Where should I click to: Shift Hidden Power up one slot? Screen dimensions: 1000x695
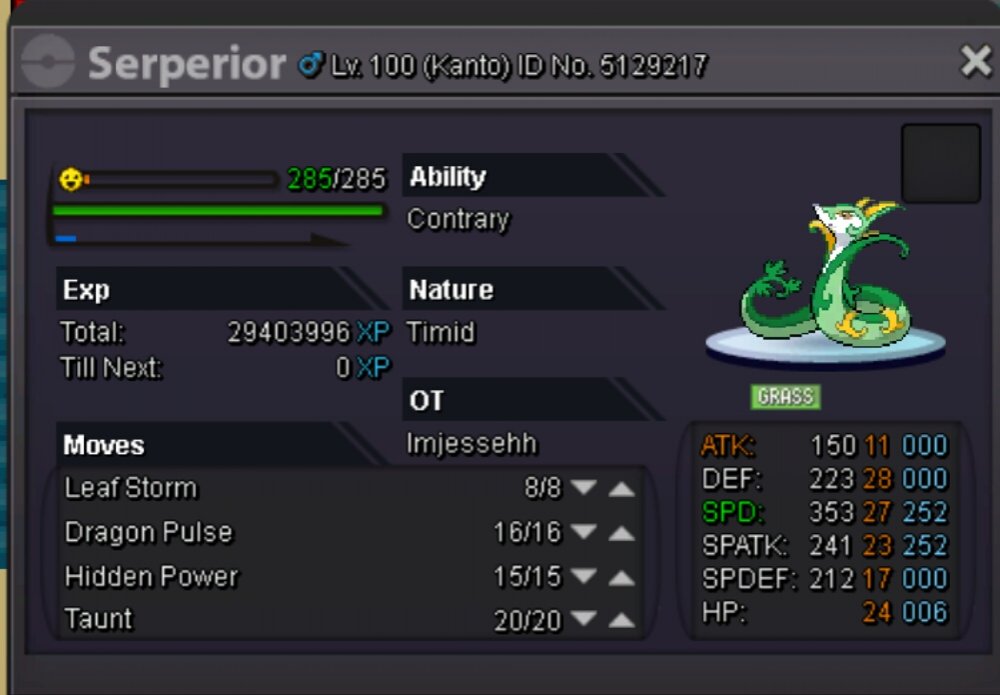pyautogui.click(x=621, y=577)
